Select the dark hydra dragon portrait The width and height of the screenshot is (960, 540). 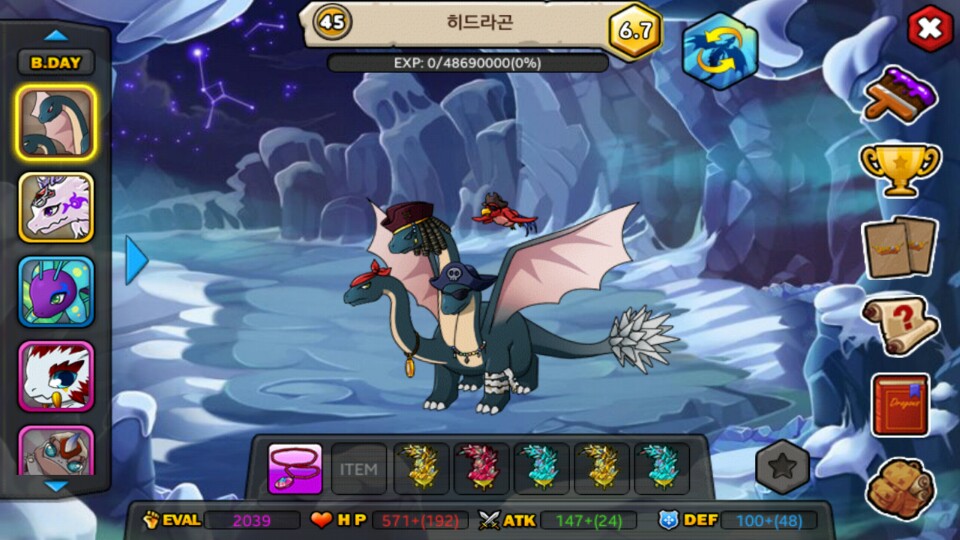[x=56, y=123]
